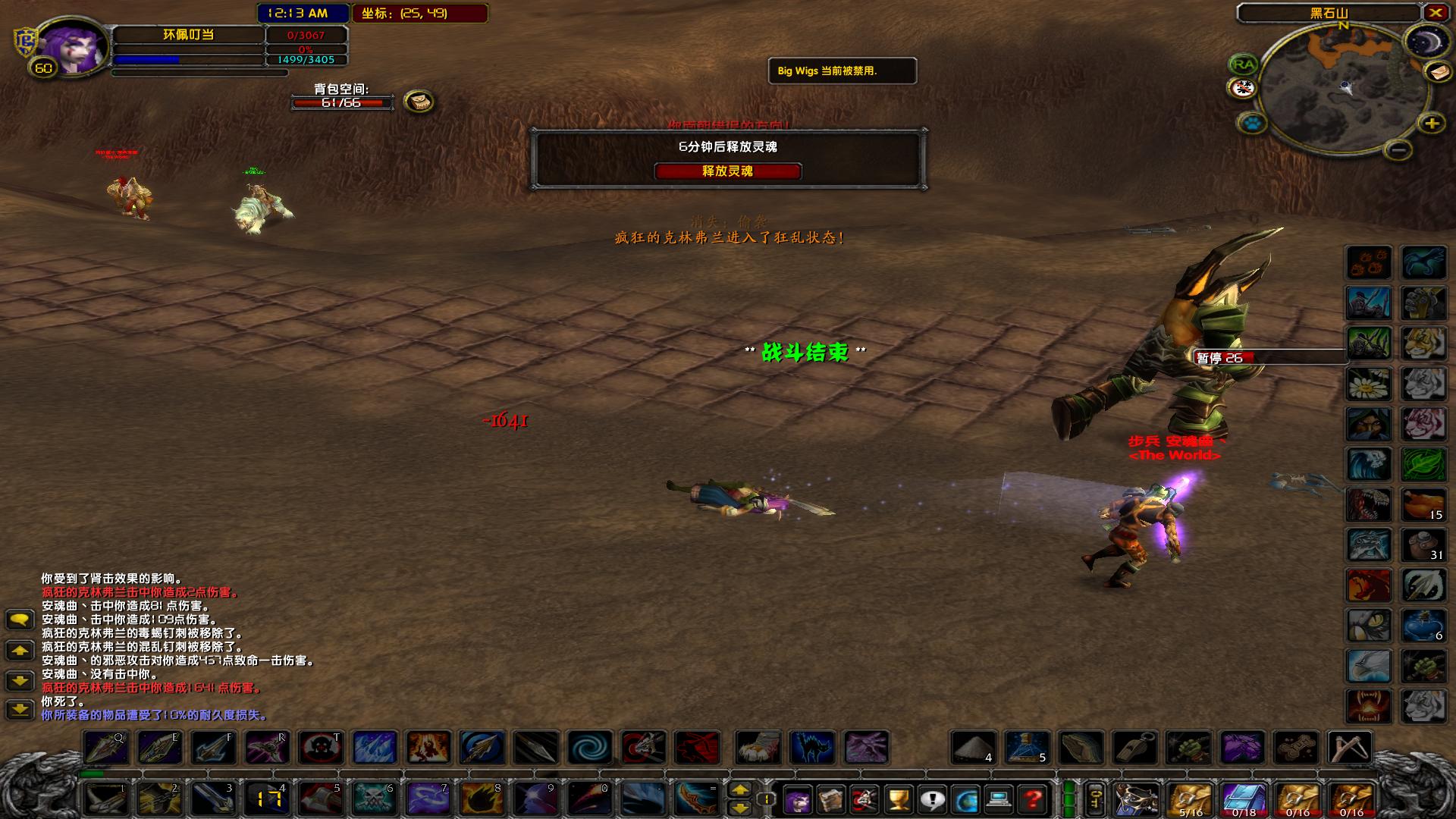Open the bag showing 5/16 items
1456x819 pixels.
tap(1189, 796)
